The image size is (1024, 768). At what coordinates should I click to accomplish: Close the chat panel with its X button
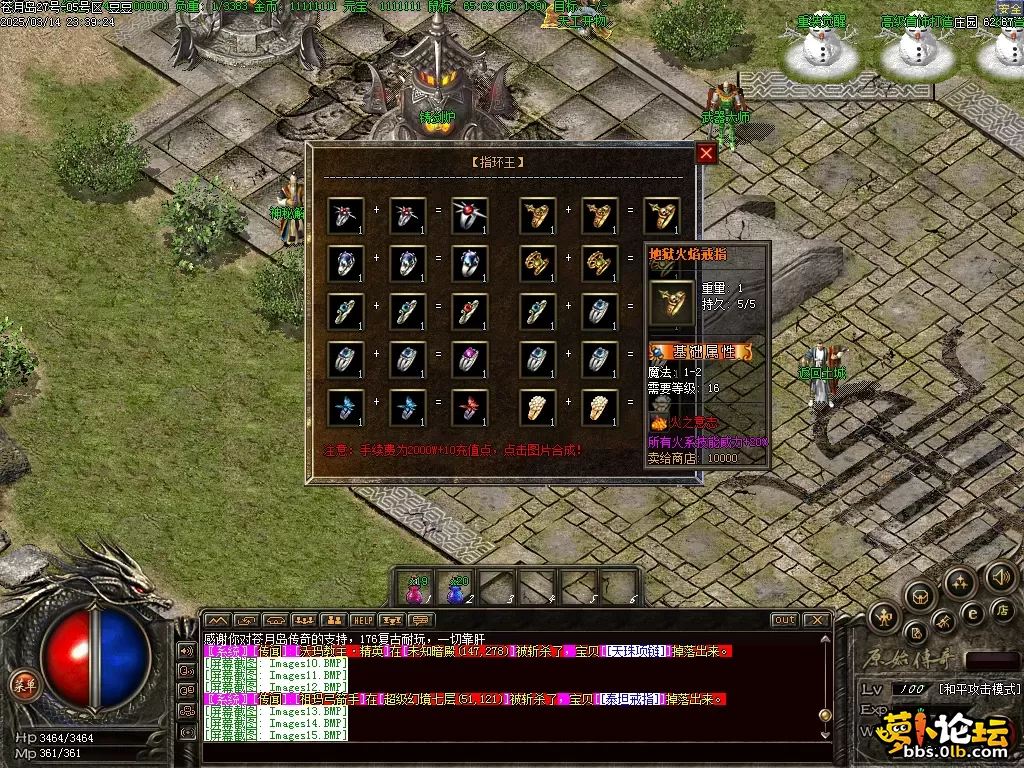[x=816, y=620]
